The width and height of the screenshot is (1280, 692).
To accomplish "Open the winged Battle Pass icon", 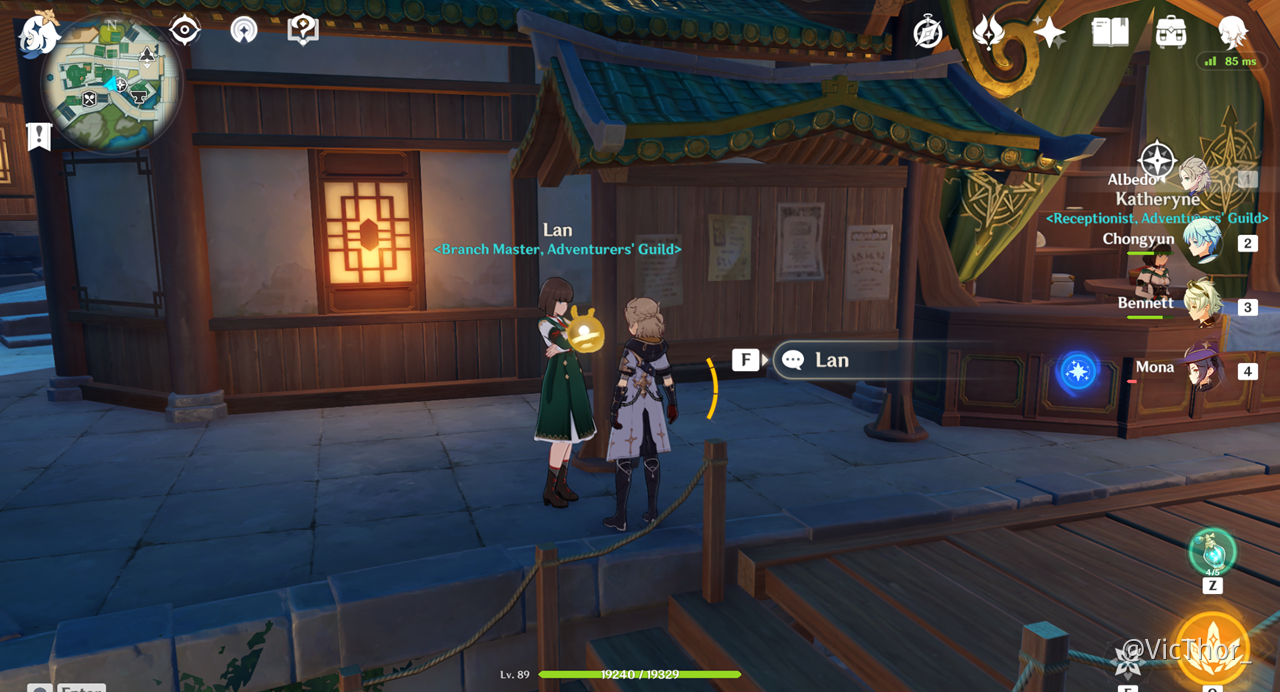I will point(988,32).
